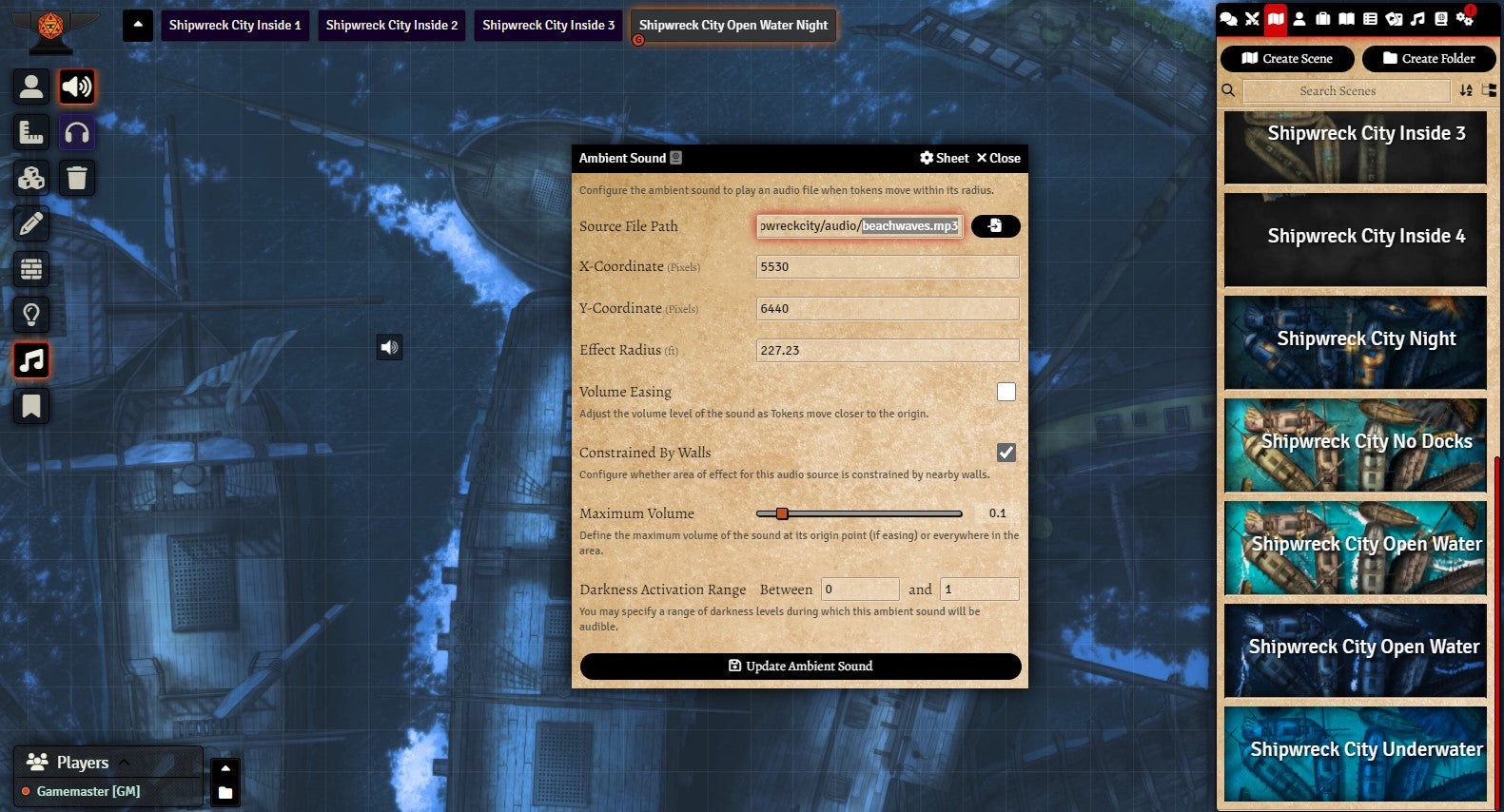Image resolution: width=1504 pixels, height=812 pixels.
Task: Uncheck Constrained By Walls
Action: 1006,453
